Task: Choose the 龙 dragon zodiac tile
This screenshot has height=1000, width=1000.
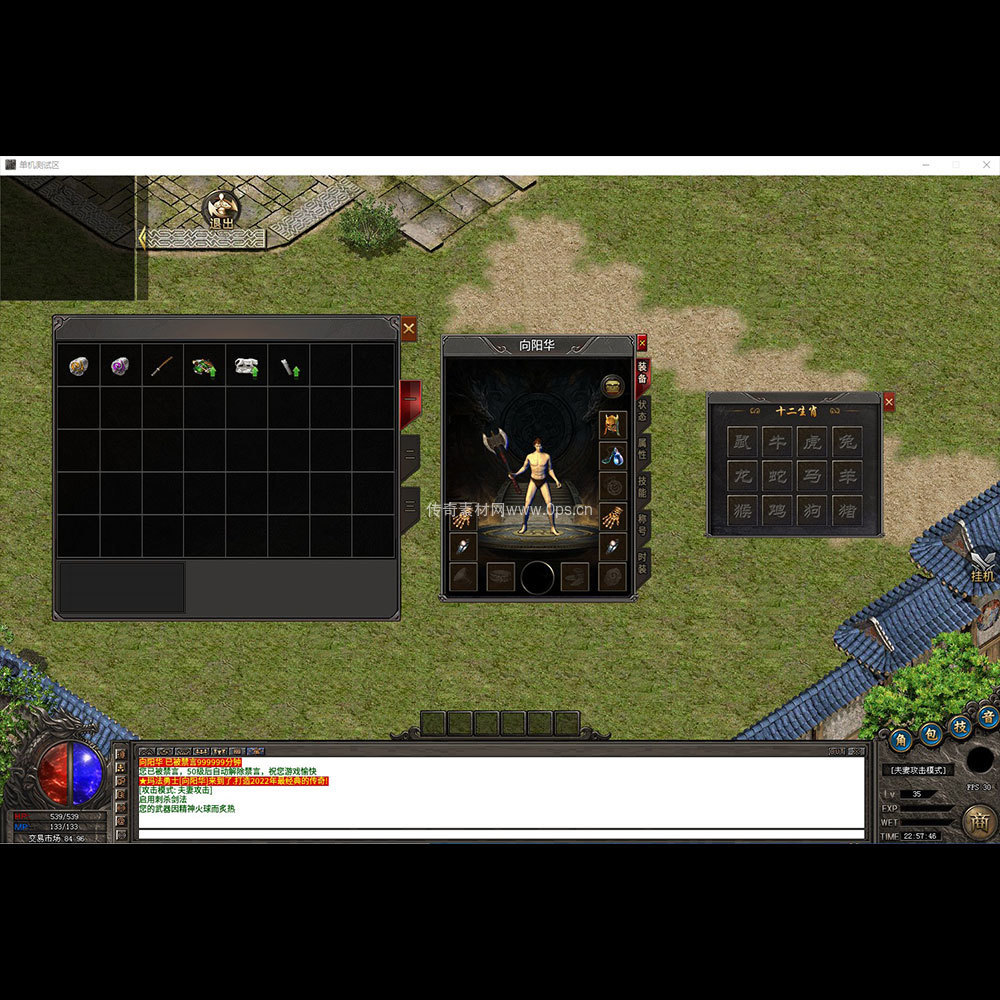Action: point(742,475)
